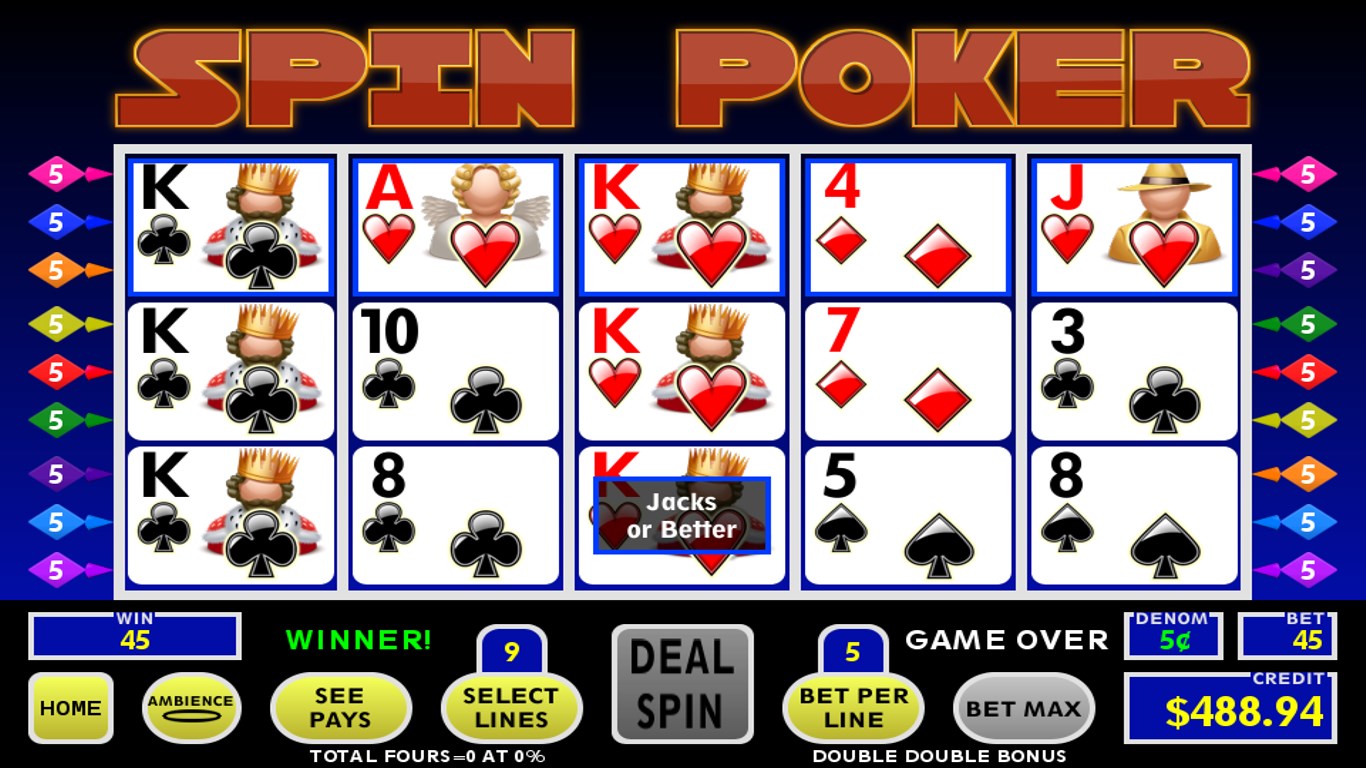The width and height of the screenshot is (1366, 768).
Task: Select the blue diamond line indicator on left
Action: 55,221
